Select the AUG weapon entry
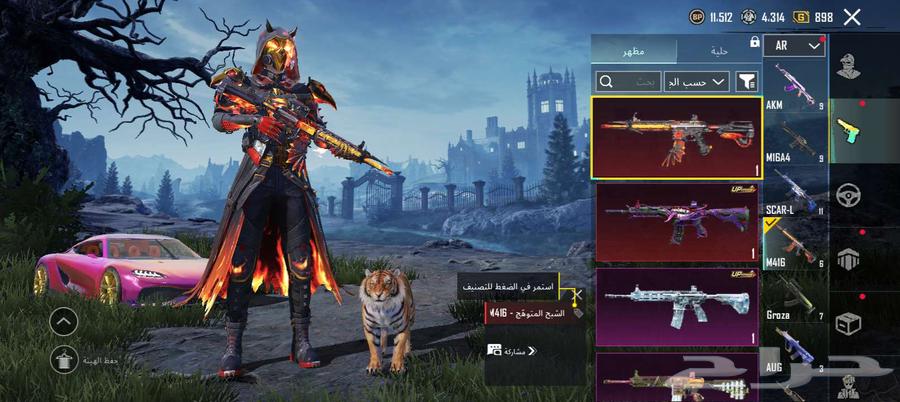The height and width of the screenshot is (402, 900). click(795, 350)
